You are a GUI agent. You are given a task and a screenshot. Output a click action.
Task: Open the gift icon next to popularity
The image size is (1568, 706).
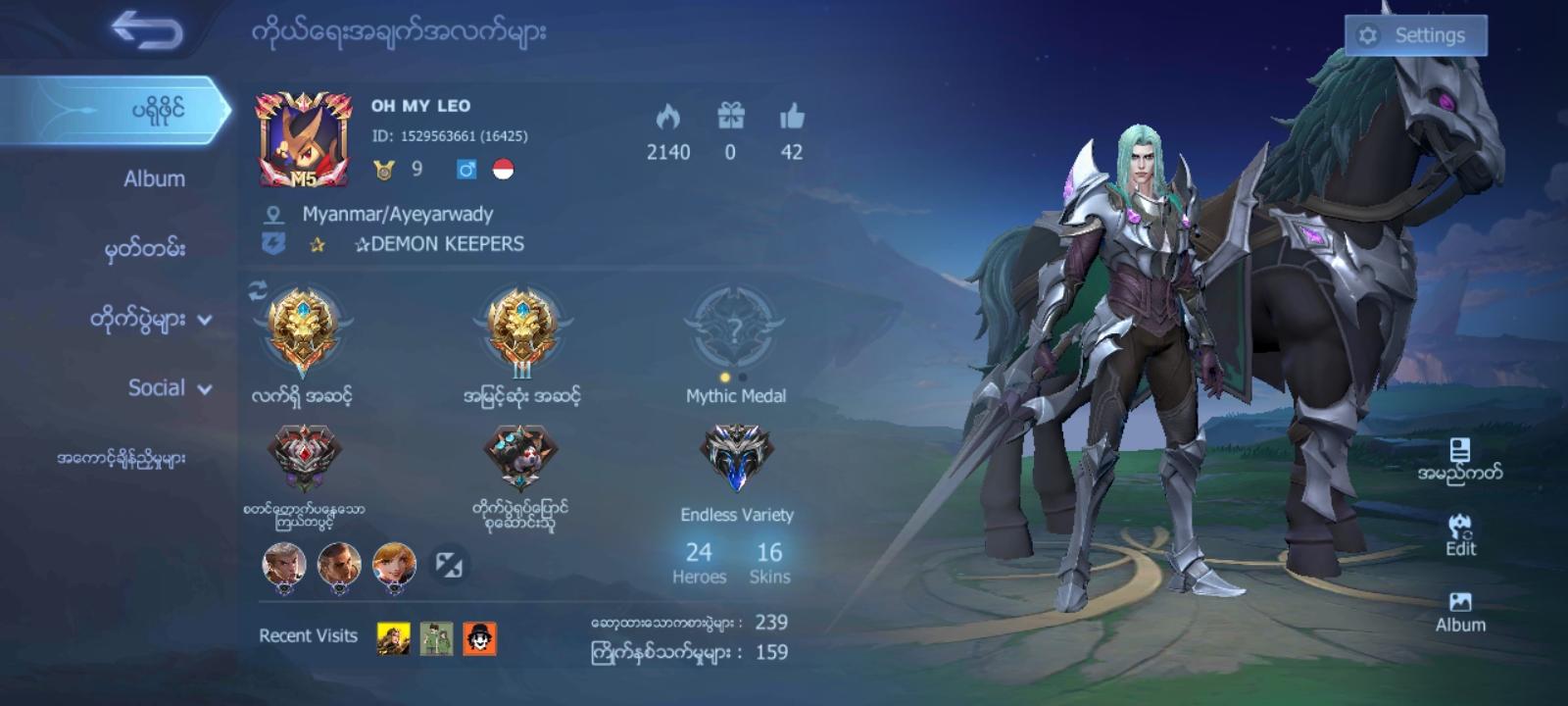click(729, 116)
